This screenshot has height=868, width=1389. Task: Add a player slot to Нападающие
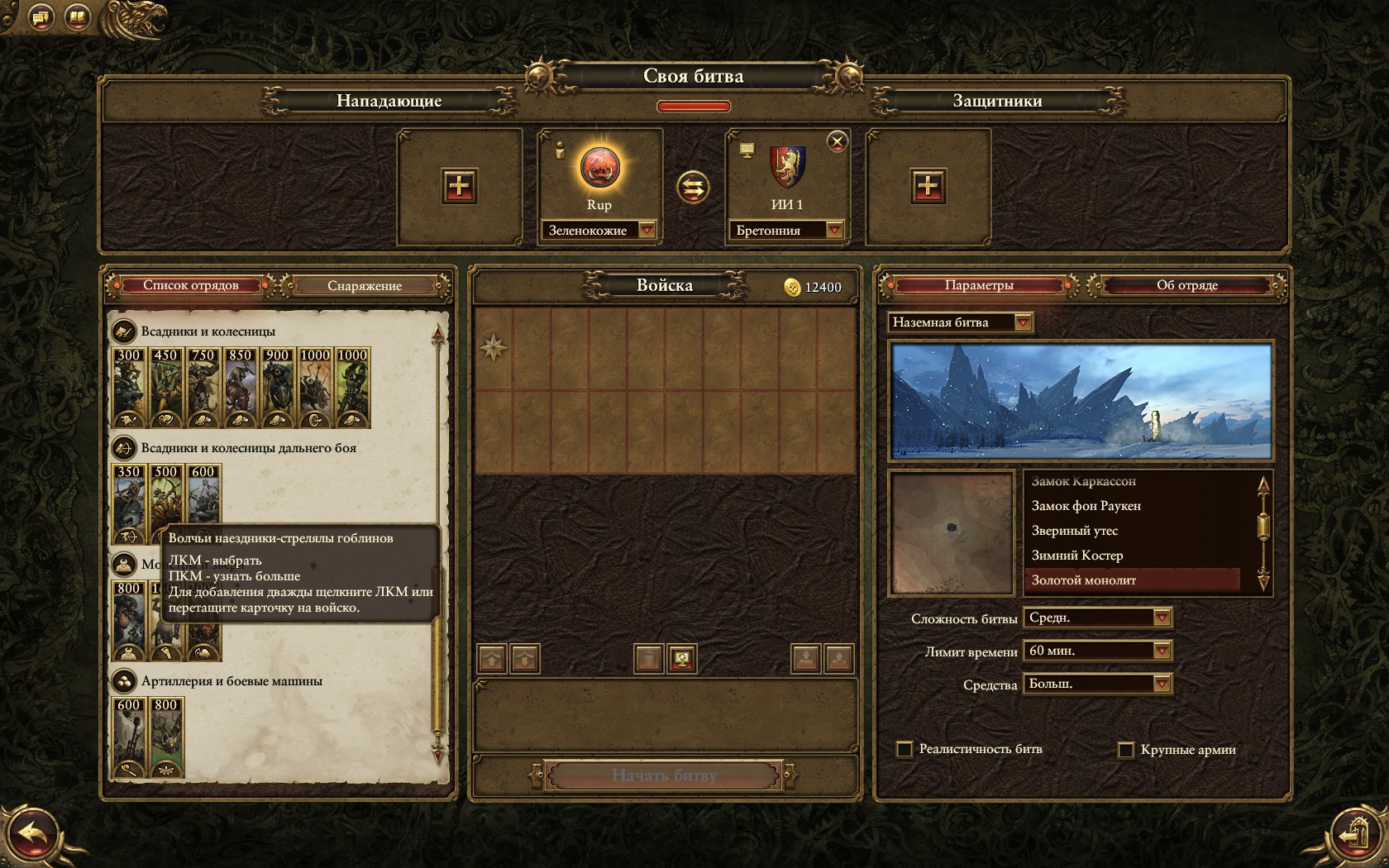click(x=459, y=186)
